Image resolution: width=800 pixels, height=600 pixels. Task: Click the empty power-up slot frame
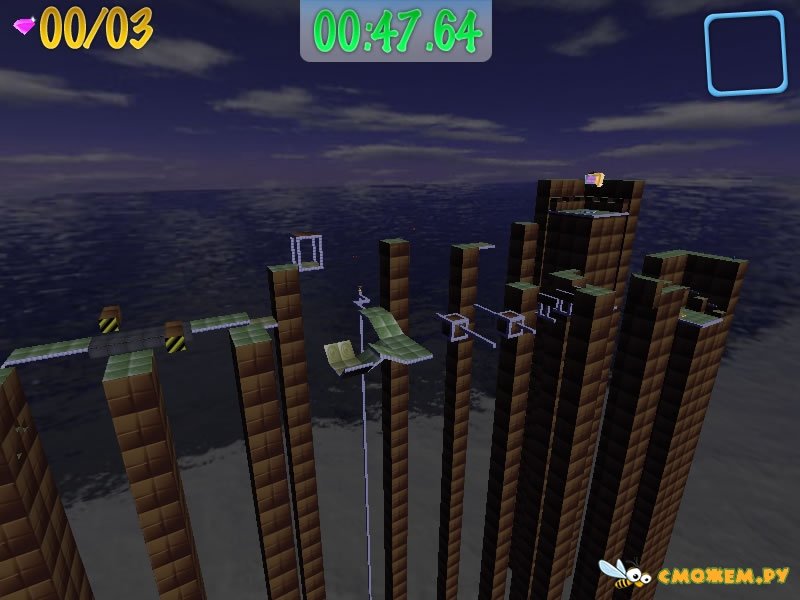tap(745, 53)
